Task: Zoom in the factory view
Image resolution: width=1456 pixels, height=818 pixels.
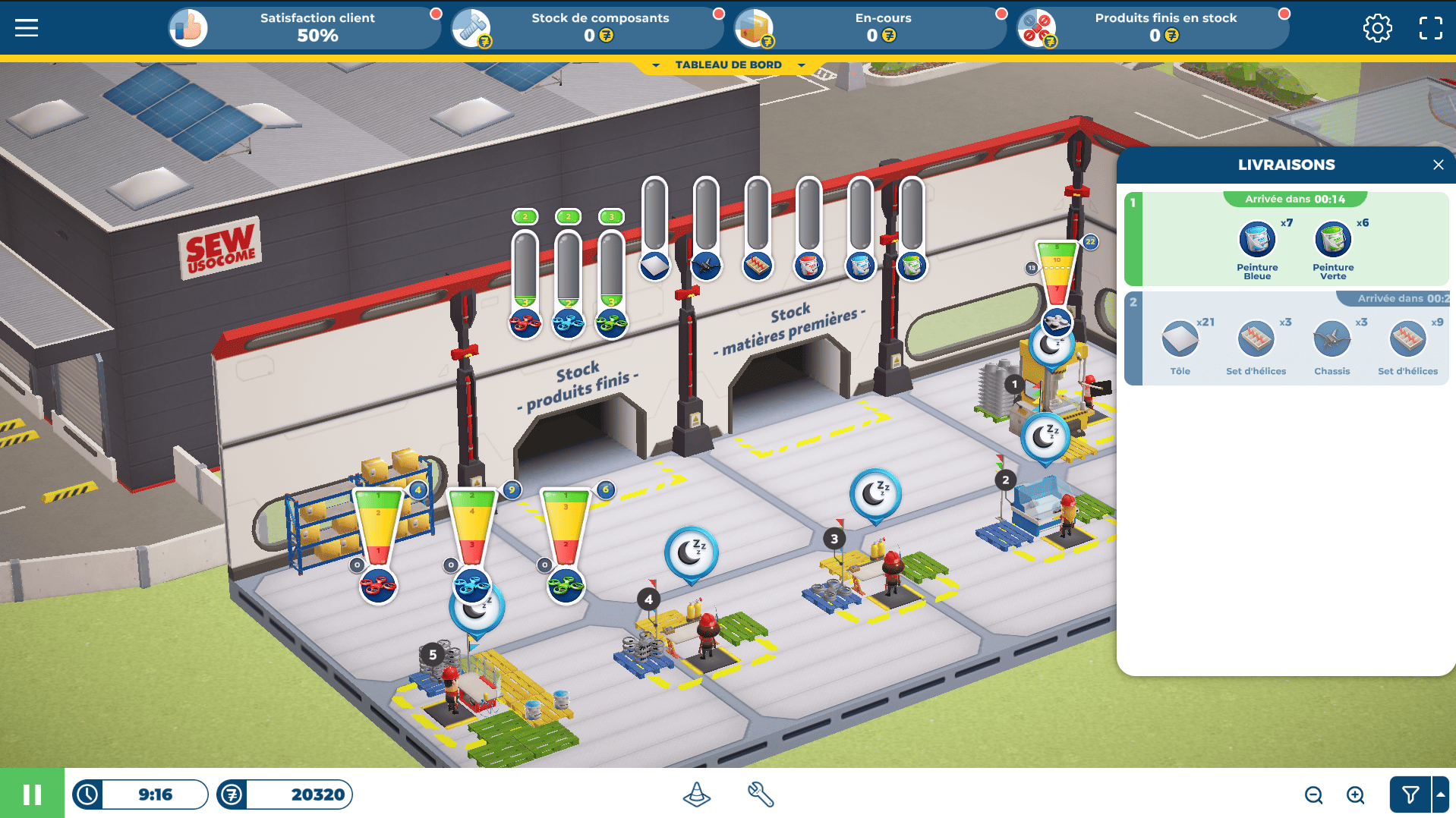Action: (1355, 794)
